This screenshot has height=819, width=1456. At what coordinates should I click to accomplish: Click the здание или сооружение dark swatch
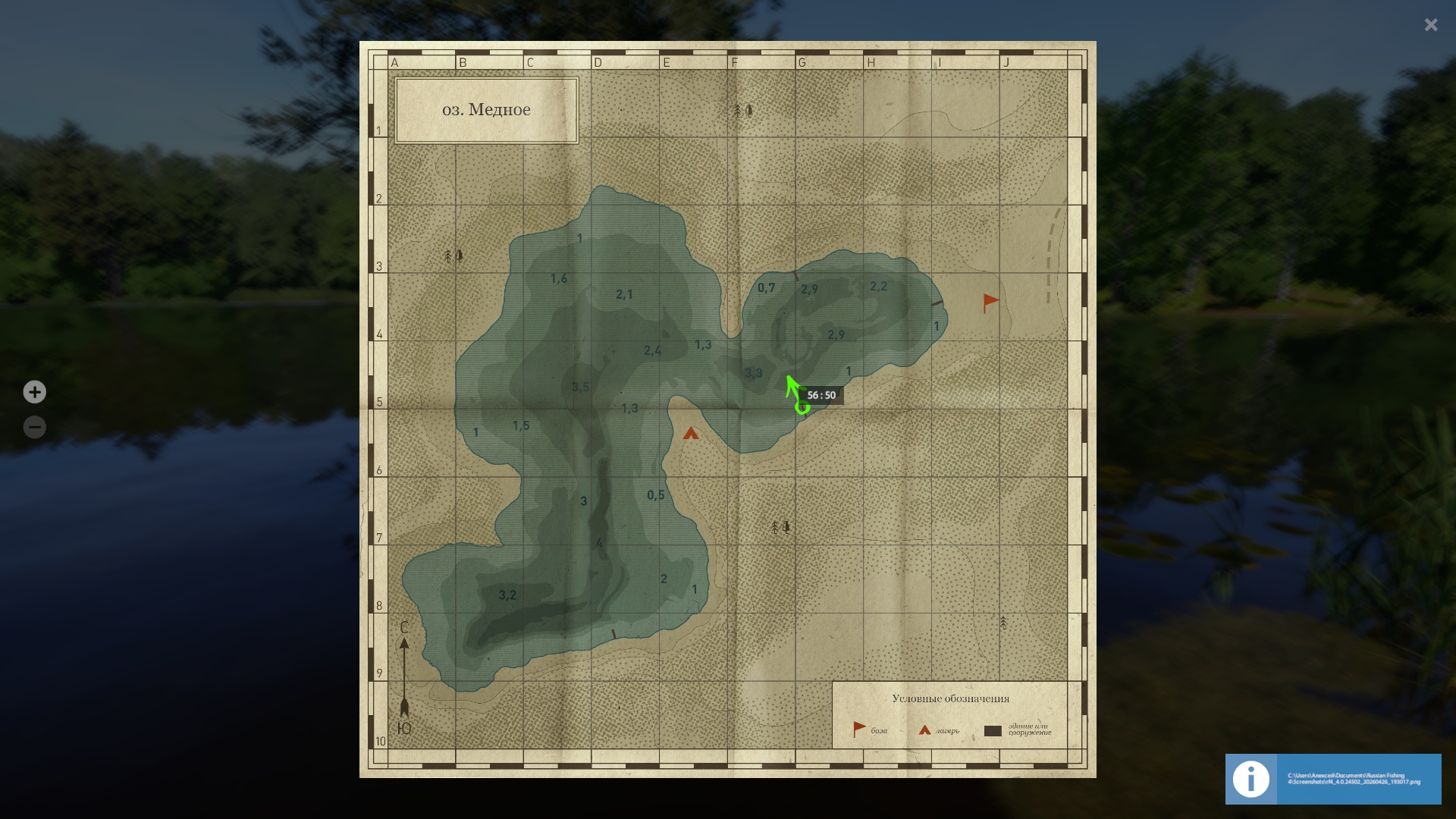993,731
